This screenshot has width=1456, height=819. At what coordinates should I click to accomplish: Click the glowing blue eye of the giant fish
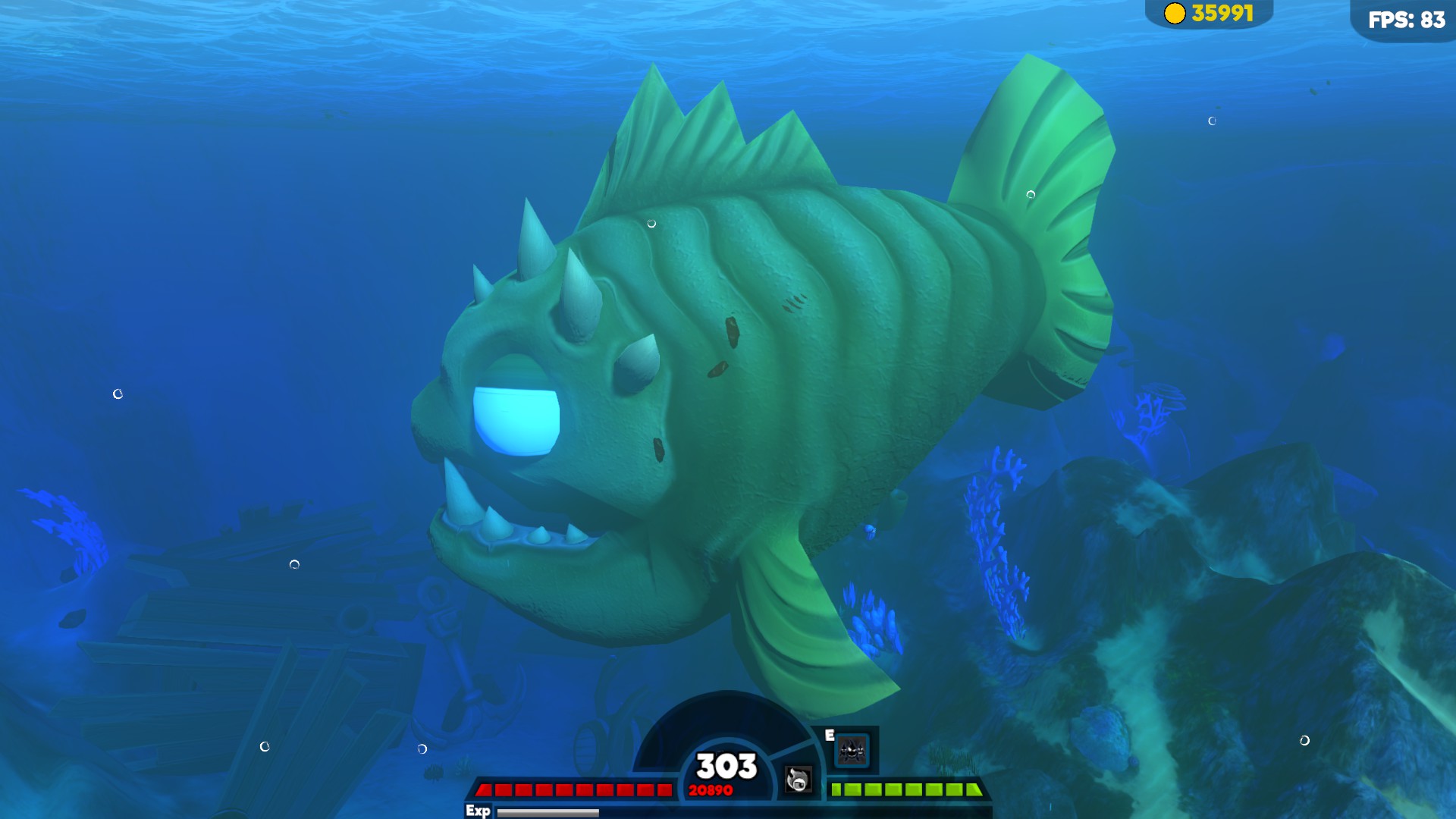[516, 420]
